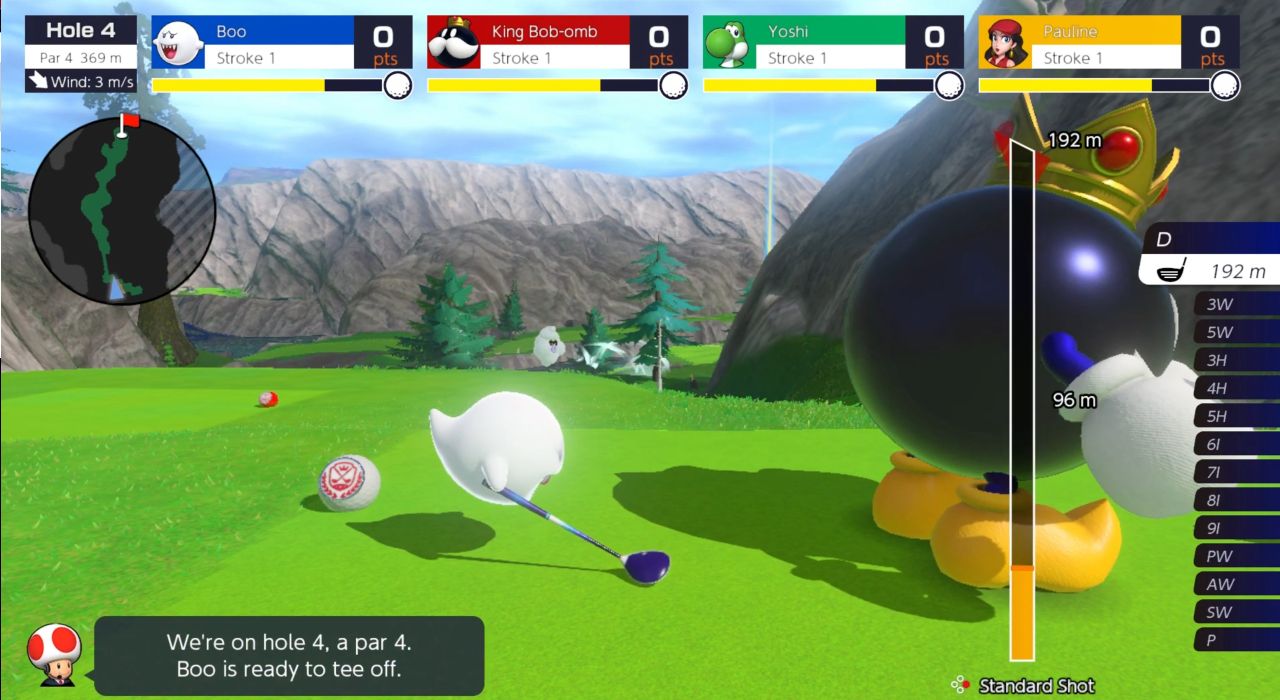Choose the 5W club
This screenshot has height=700, width=1280.
pos(1235,332)
